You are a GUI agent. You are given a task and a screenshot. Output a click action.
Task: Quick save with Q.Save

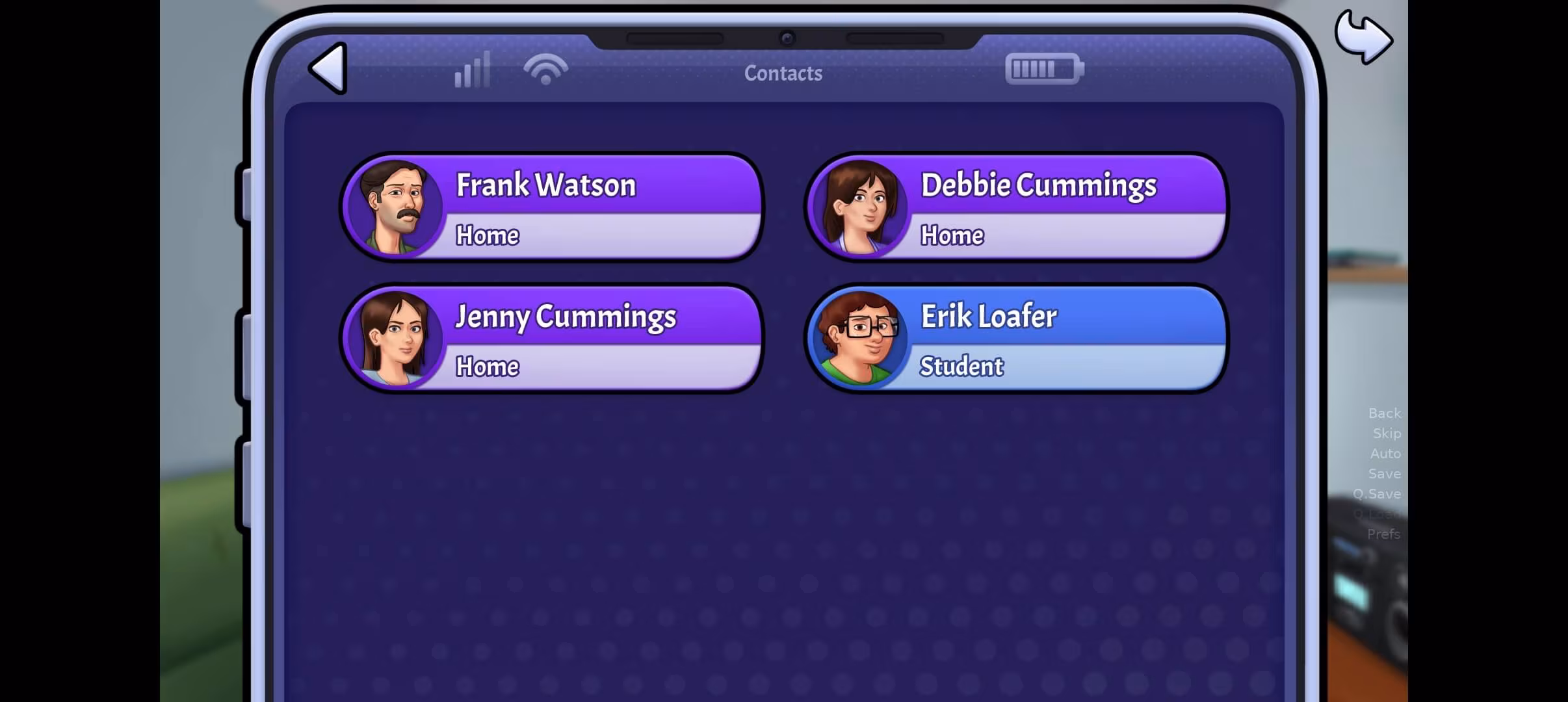pos(1376,494)
